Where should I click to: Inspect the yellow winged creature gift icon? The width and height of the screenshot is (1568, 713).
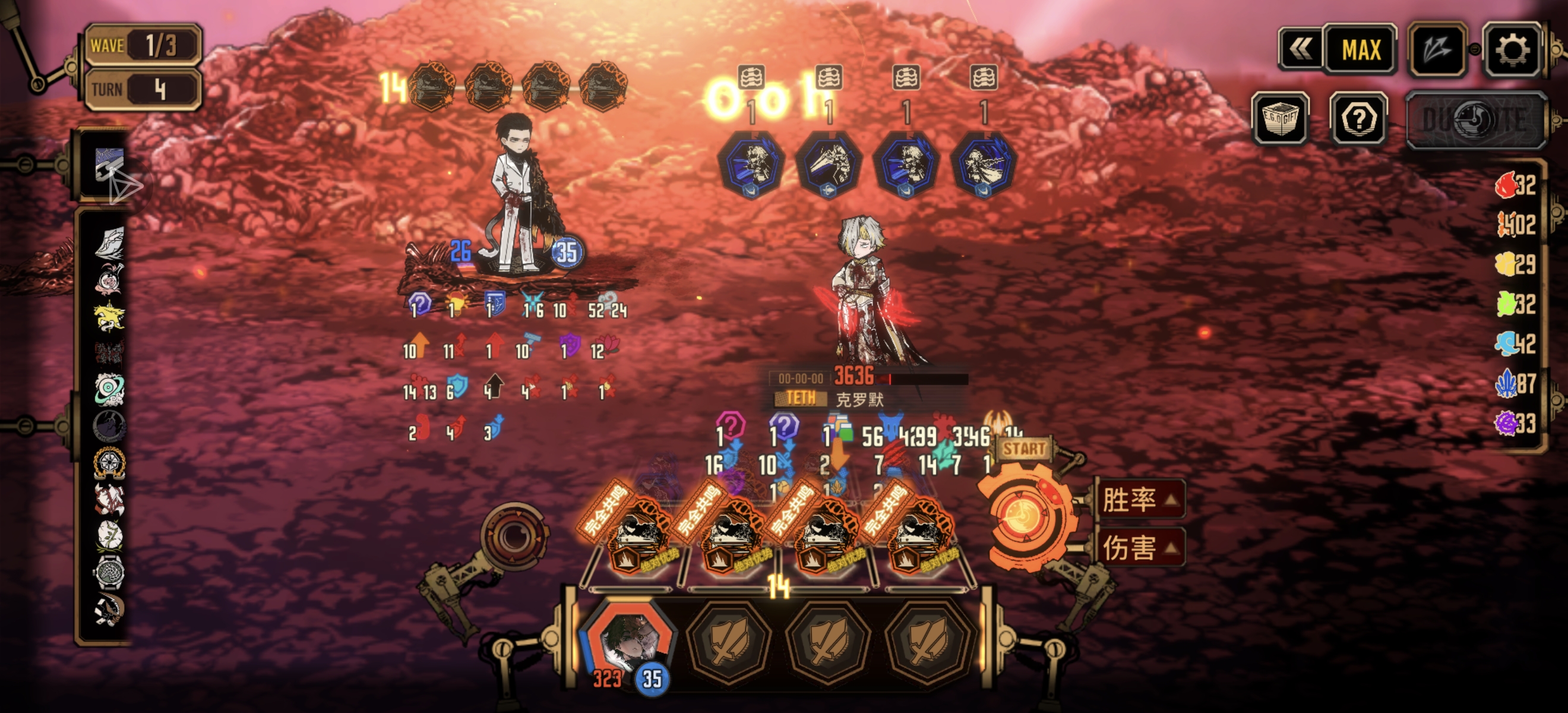point(109,316)
